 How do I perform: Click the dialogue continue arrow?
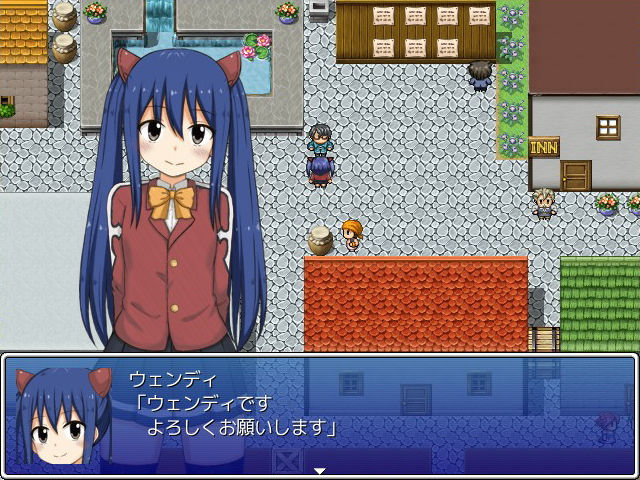319,469
